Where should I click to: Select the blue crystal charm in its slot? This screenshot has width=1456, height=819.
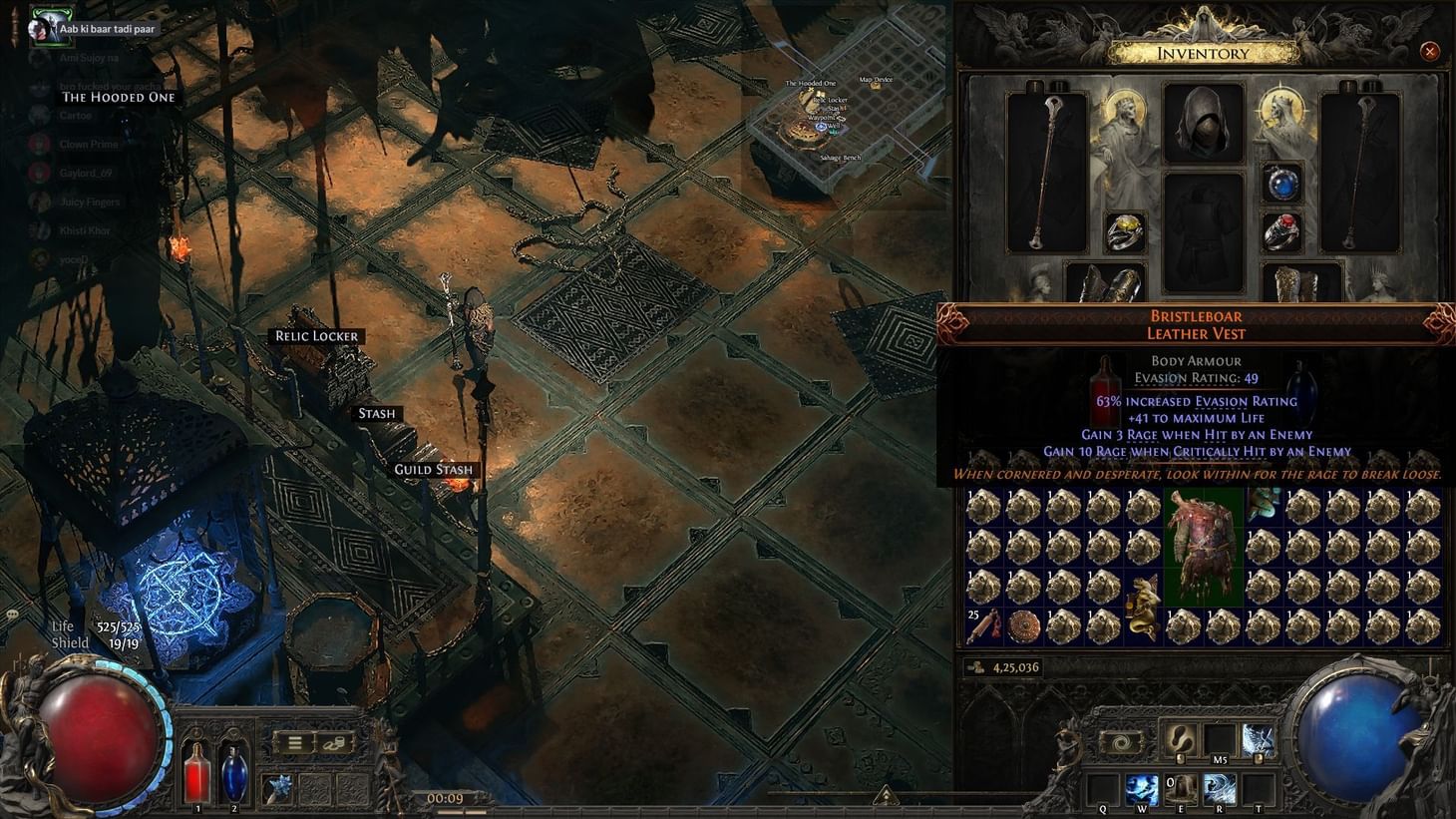coord(275,787)
